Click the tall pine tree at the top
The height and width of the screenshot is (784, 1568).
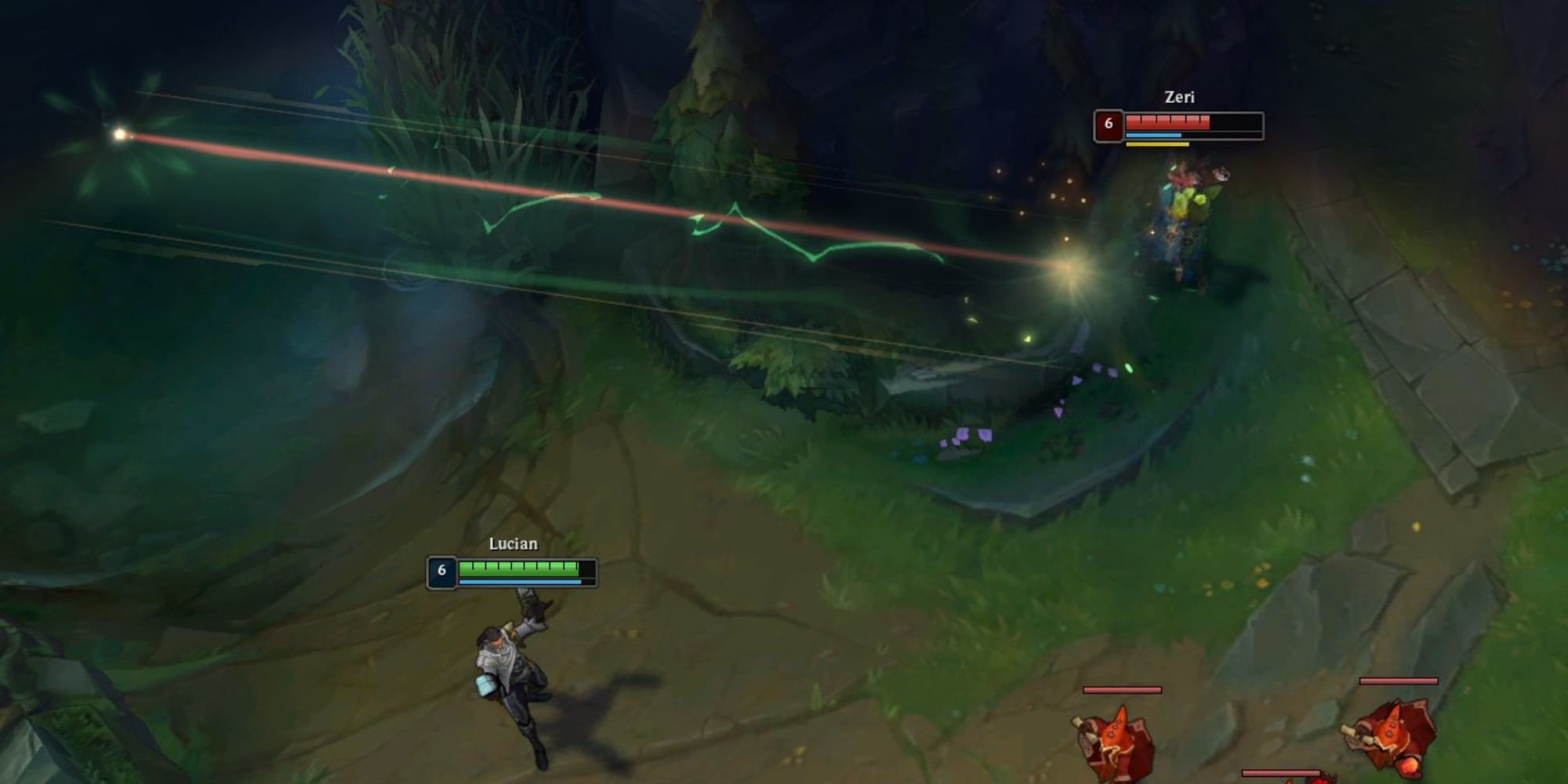coord(713,78)
